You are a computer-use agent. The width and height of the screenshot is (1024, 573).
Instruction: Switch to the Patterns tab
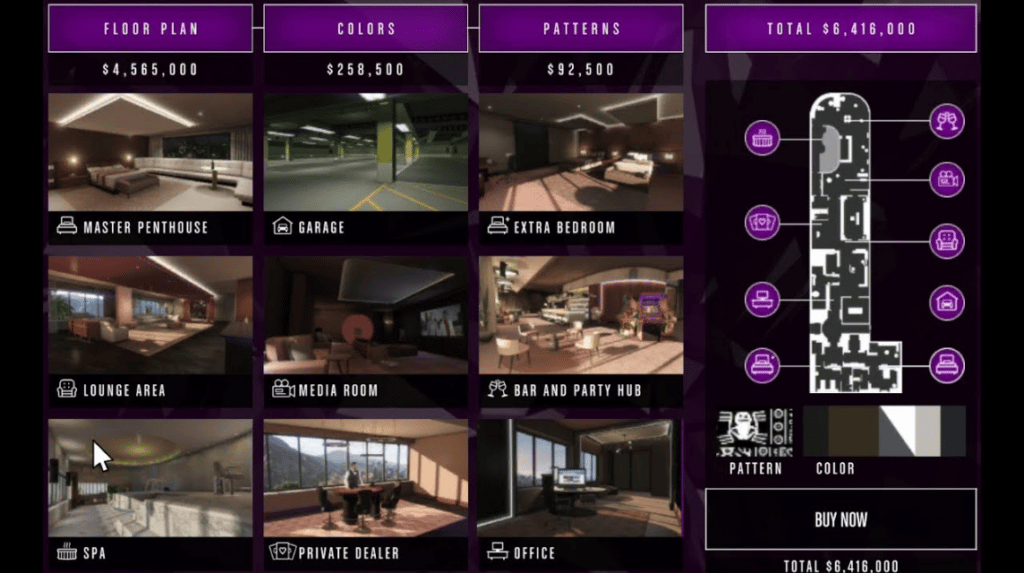(x=581, y=28)
